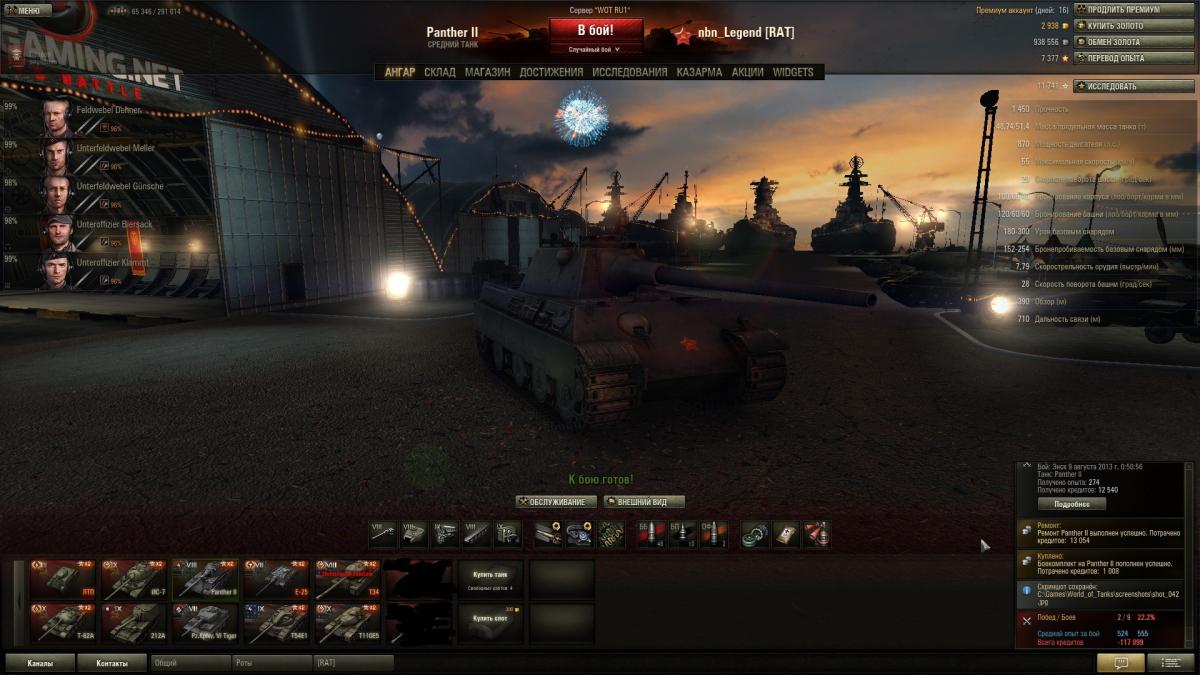Show battle details with «Подробнее»
Screen dimensions: 1200x675
click(1071, 504)
